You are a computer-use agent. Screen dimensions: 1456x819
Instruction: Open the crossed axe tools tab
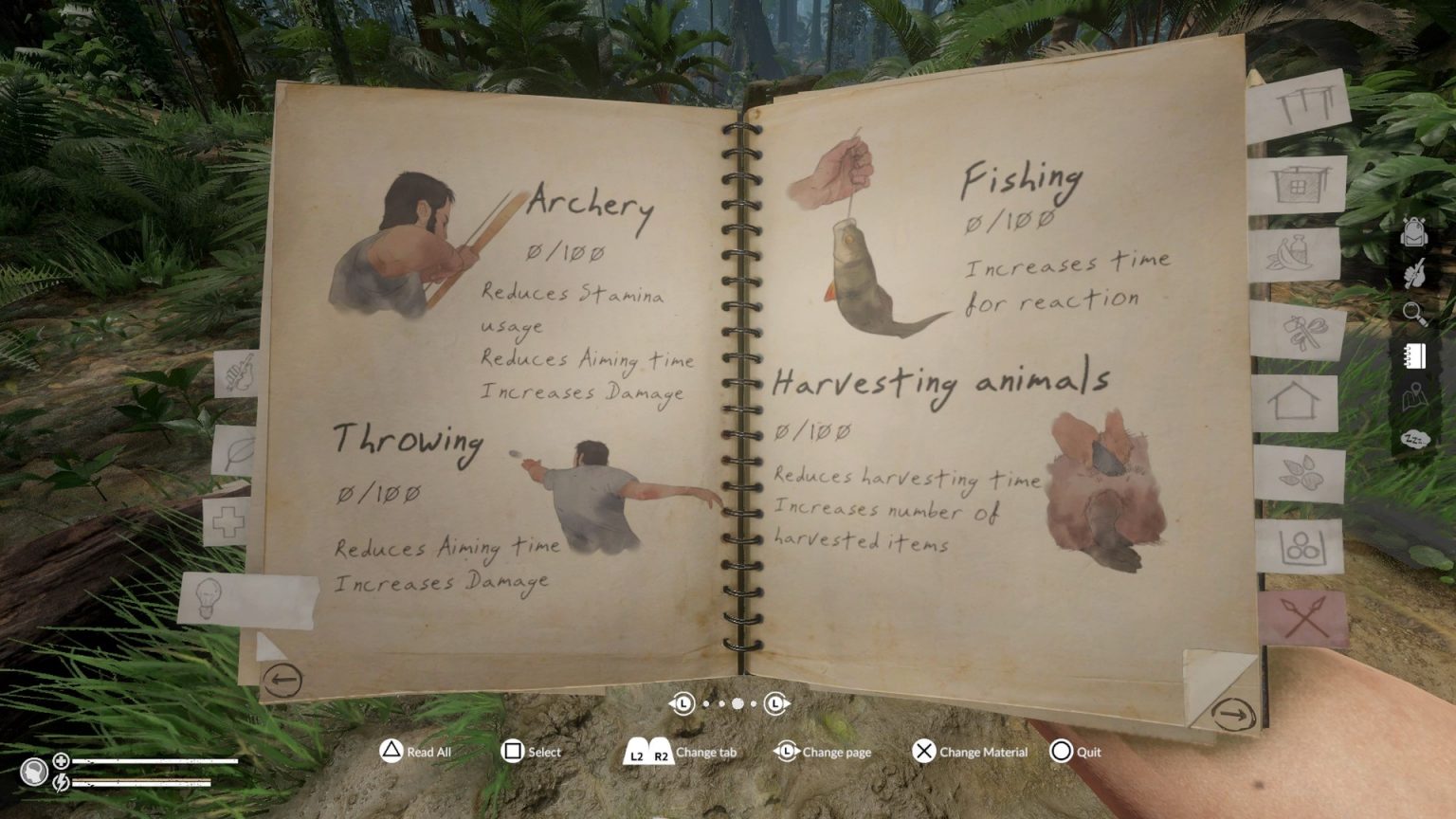click(x=1299, y=332)
